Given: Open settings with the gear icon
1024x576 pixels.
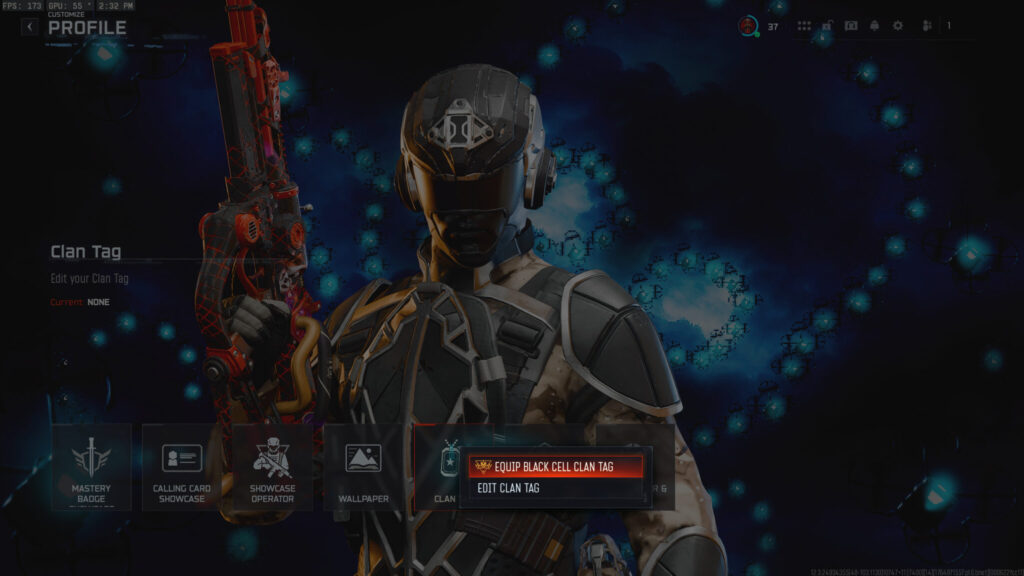Looking at the screenshot, I should pos(897,26).
